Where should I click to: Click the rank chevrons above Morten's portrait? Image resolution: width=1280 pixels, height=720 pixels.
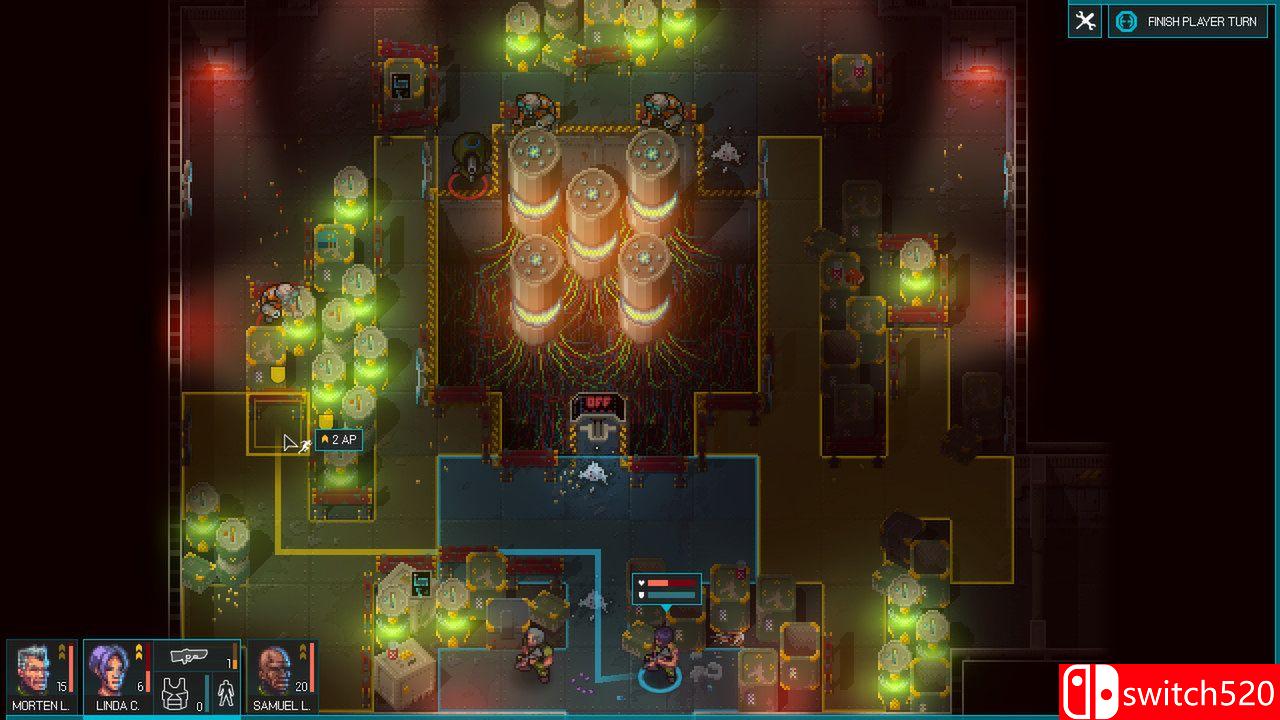pyautogui.click(x=62, y=653)
